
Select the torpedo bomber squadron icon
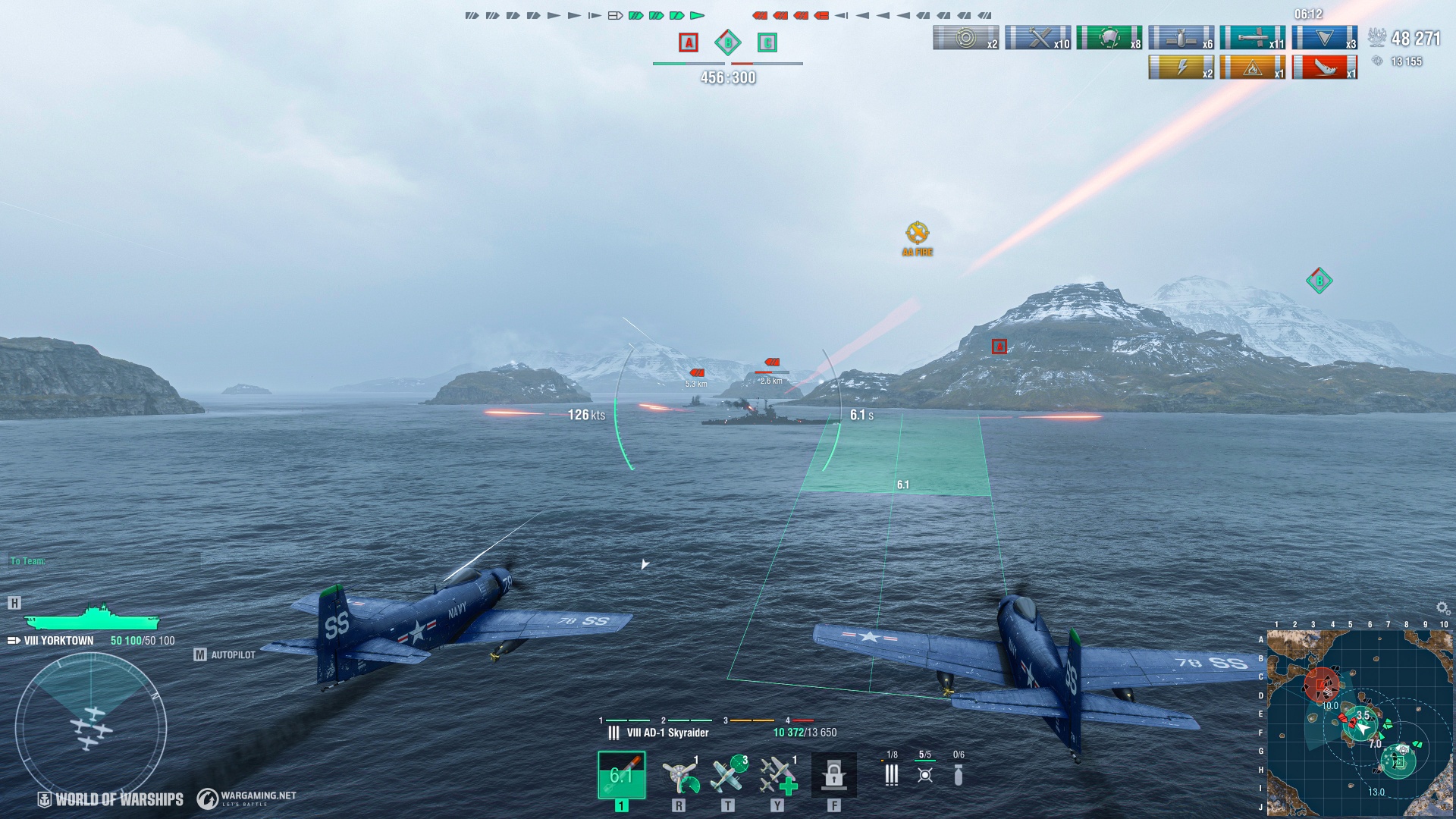click(x=925, y=773)
